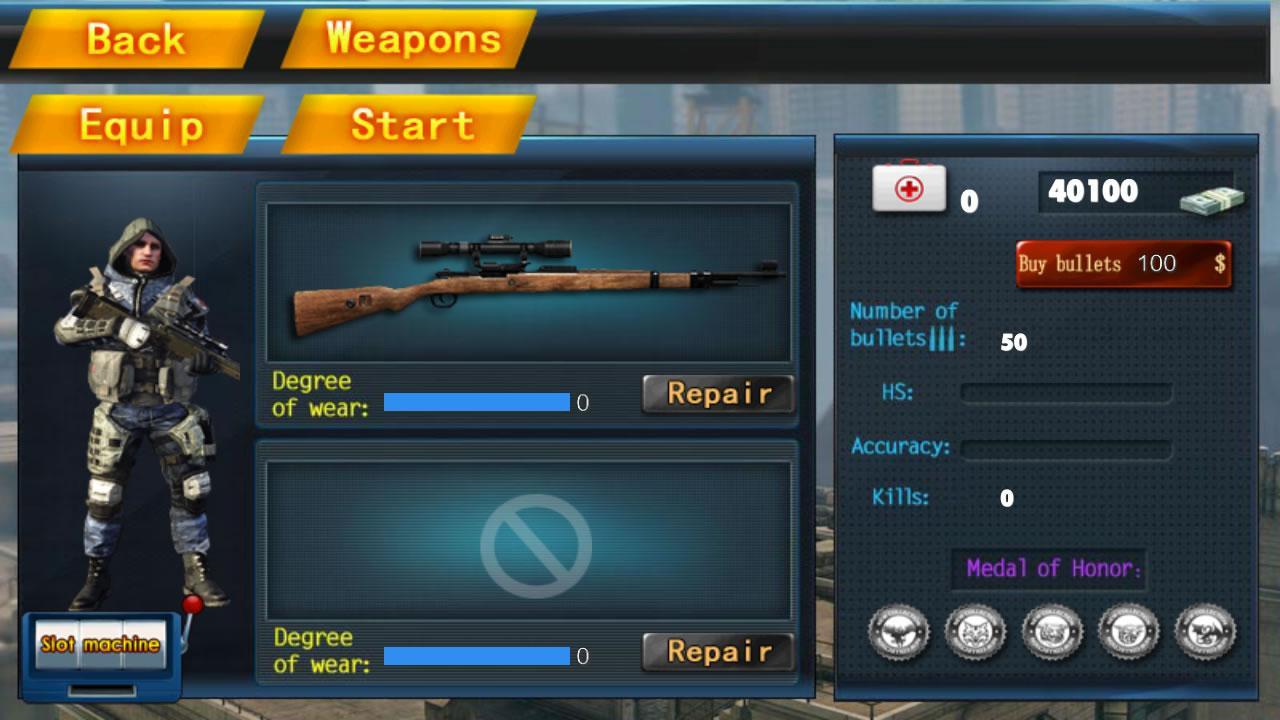Select the first eagle Medal of Honor badge
Viewport: 1280px width, 720px height.
tap(898, 630)
